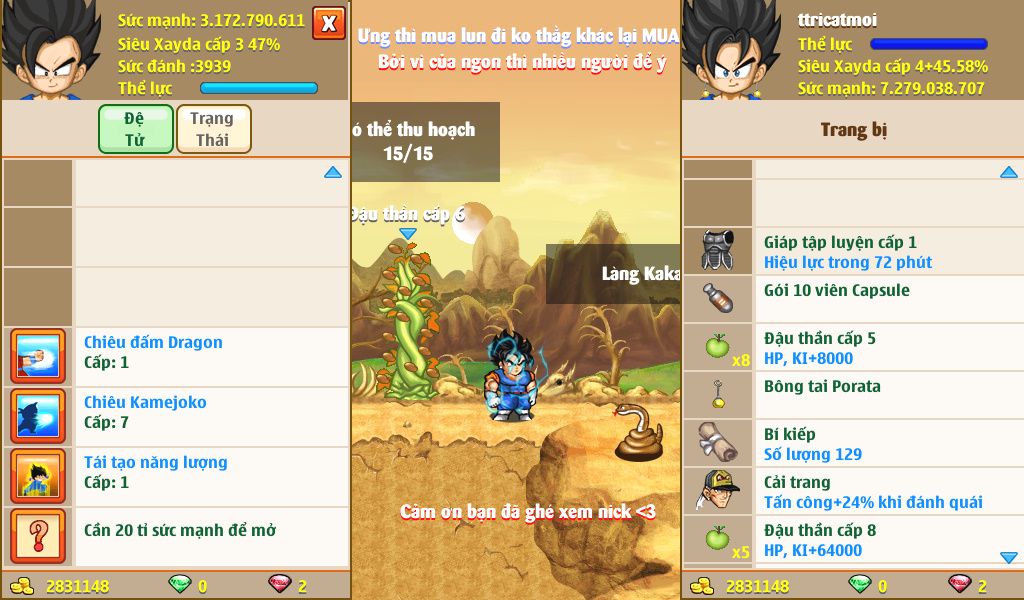Click the locked question mark skill slot
Image resolution: width=1024 pixels, height=600 pixels.
(38, 536)
